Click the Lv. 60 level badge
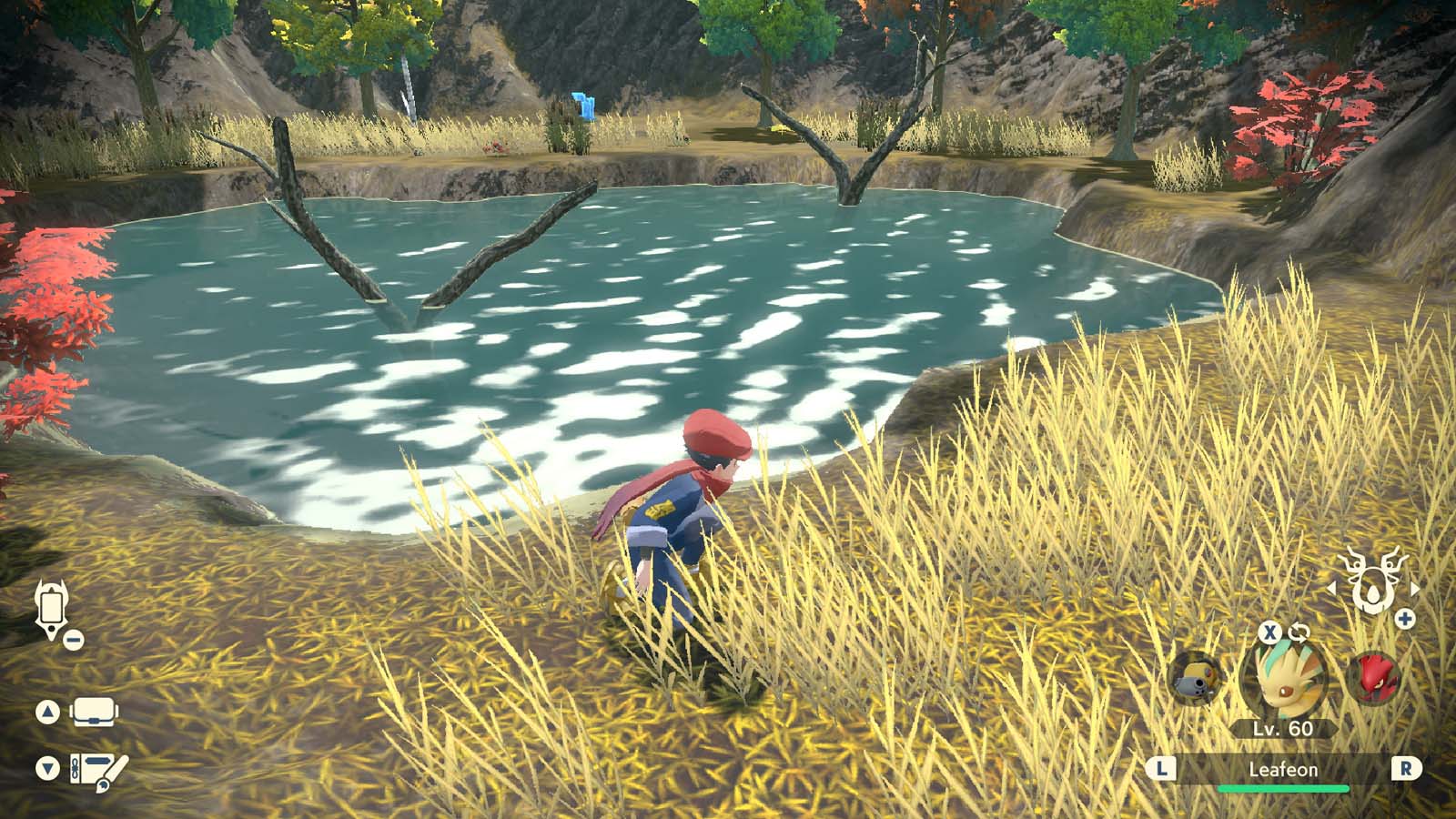Screen dimensions: 1456x819 pos(1283,726)
